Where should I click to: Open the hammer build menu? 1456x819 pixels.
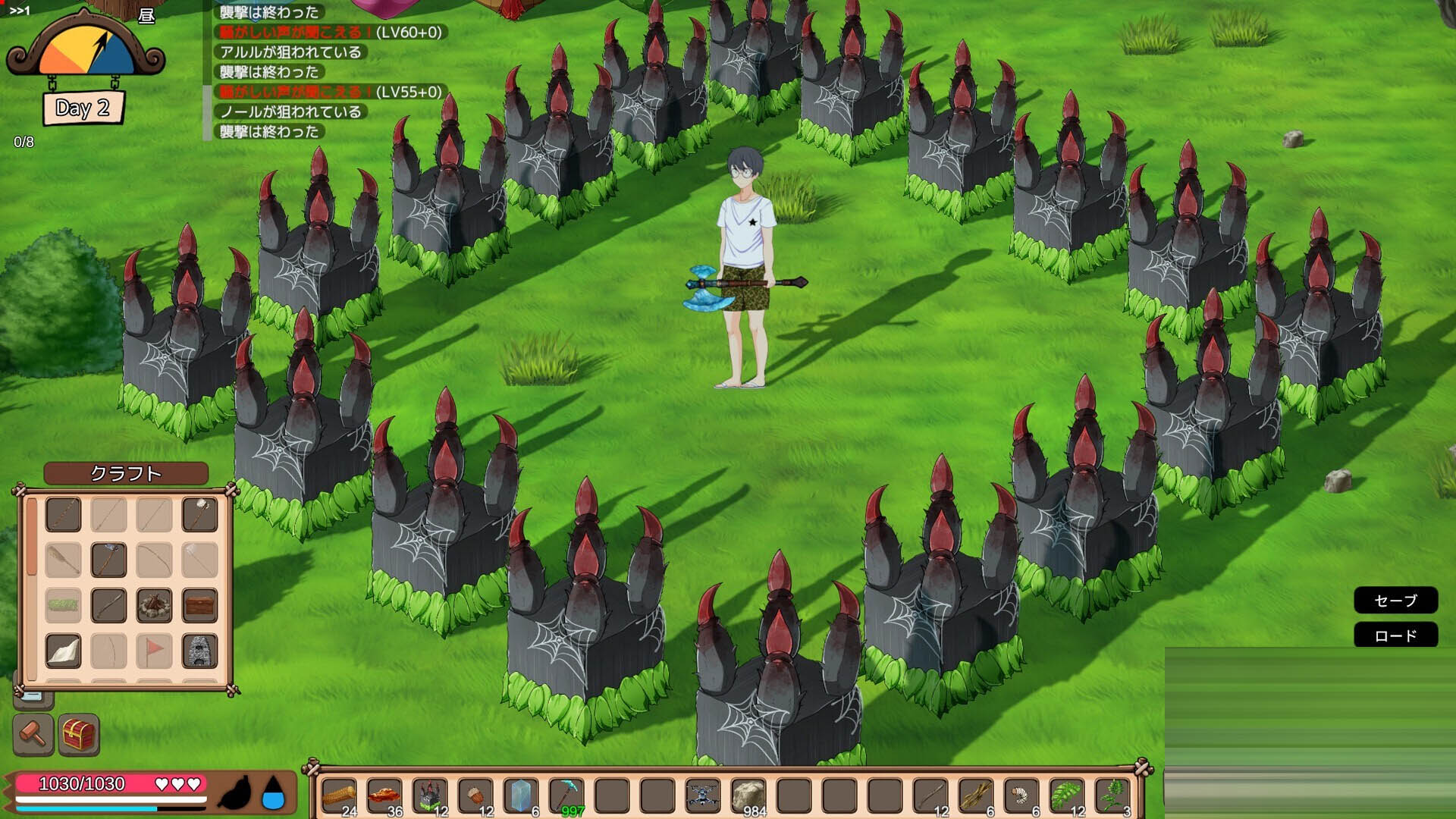click(33, 734)
